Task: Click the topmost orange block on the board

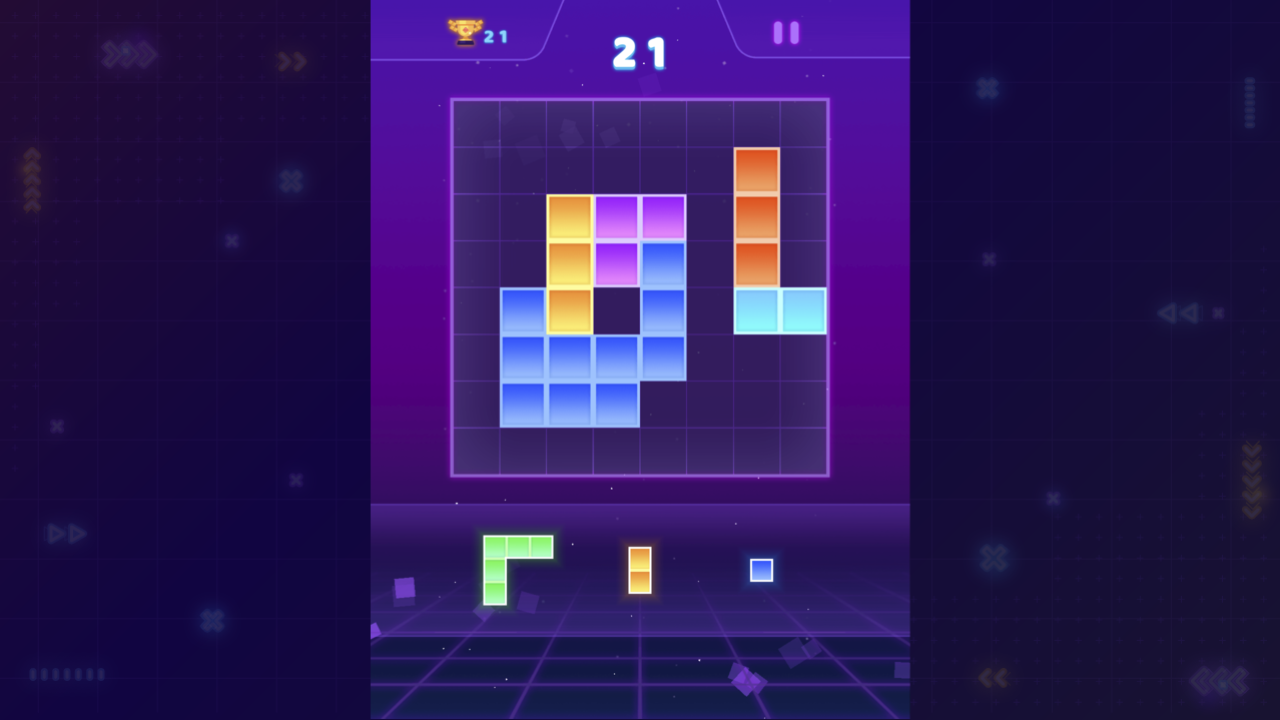Action: pyautogui.click(x=757, y=170)
